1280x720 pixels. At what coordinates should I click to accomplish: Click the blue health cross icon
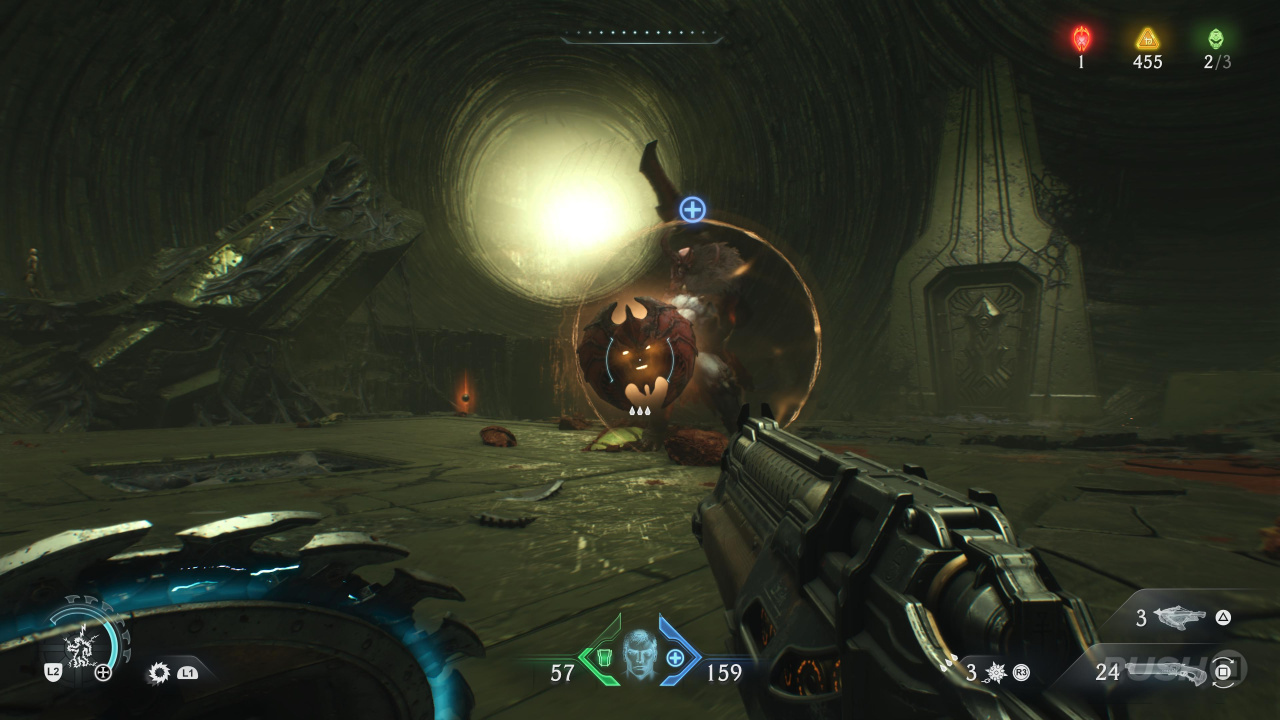[x=676, y=657]
